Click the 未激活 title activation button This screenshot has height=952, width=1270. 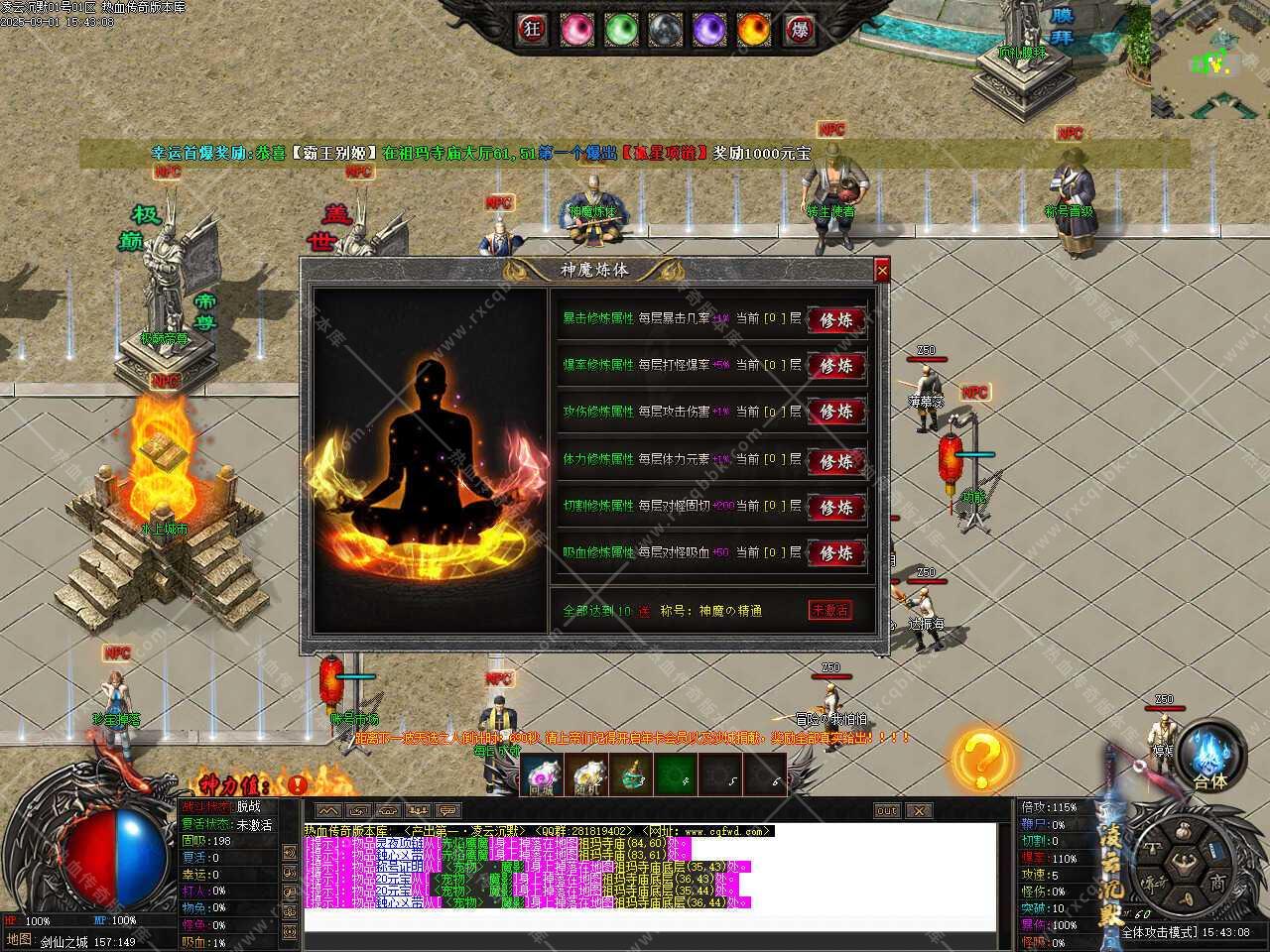point(830,610)
